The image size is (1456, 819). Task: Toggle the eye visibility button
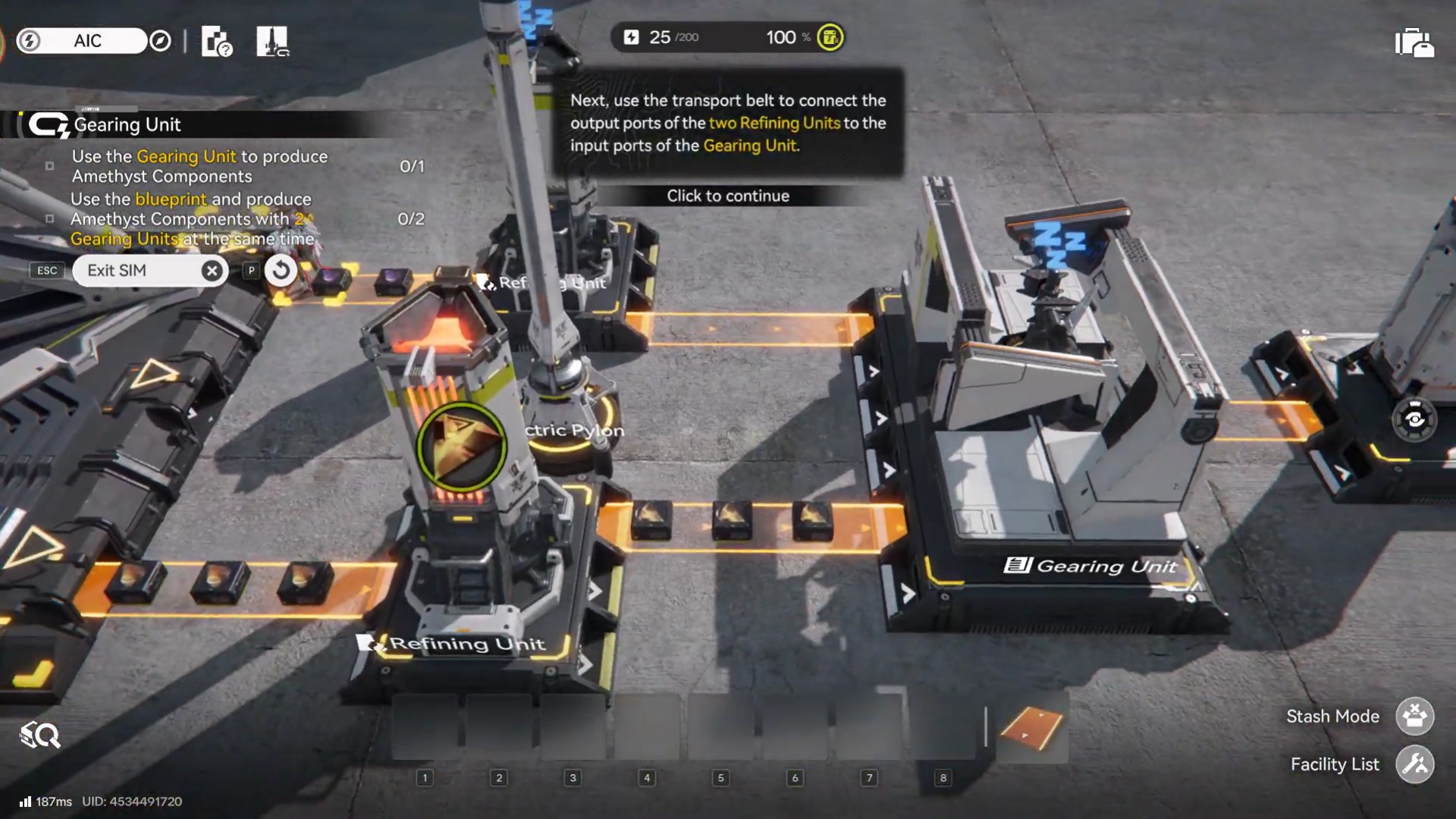click(1414, 419)
